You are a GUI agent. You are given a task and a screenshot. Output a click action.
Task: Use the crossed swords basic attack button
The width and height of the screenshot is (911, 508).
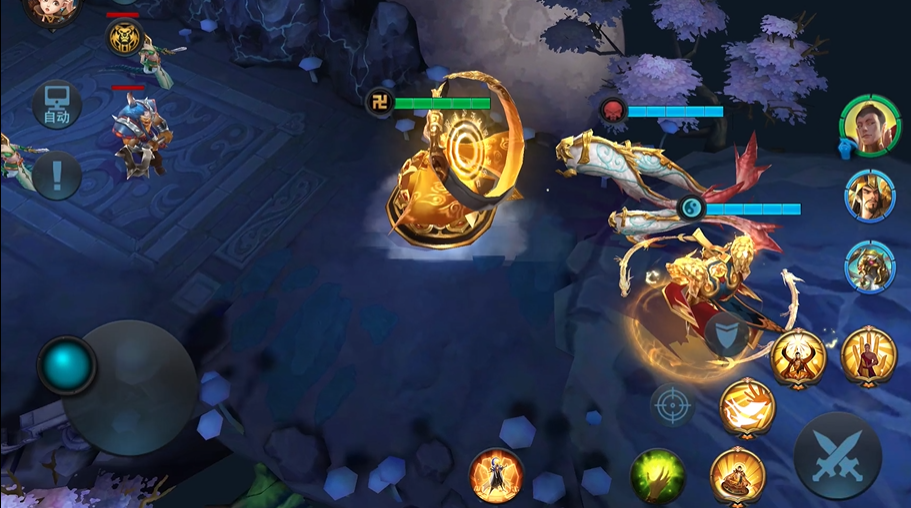(x=838, y=456)
